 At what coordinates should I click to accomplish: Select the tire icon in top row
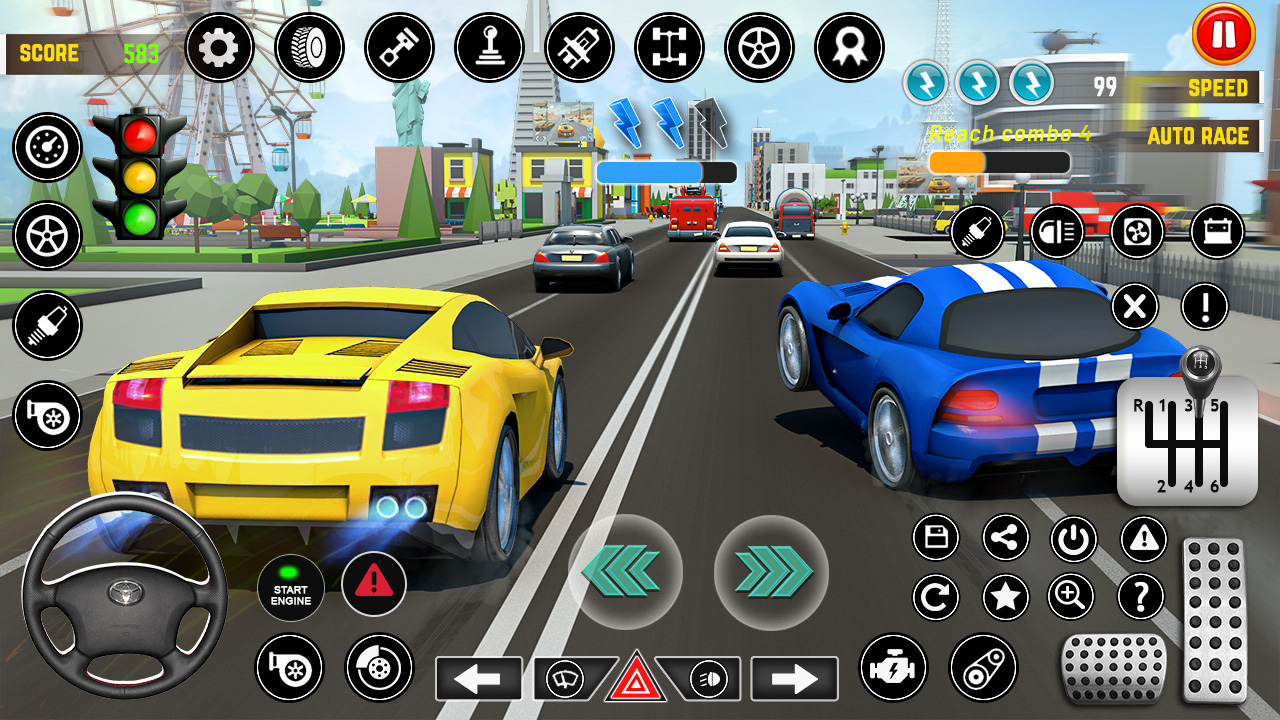point(309,47)
